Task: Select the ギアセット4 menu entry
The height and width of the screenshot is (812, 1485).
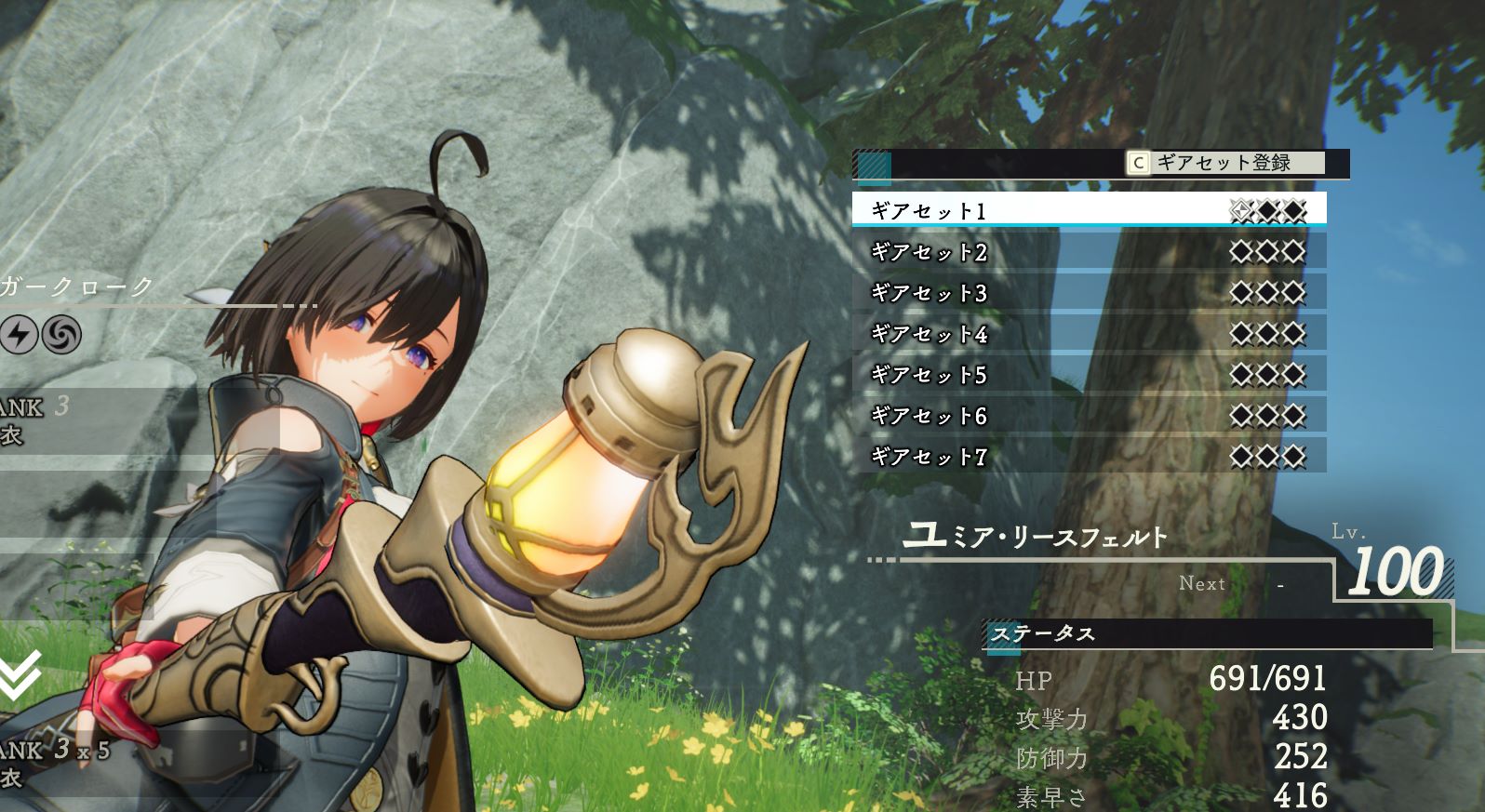Action: point(930,335)
